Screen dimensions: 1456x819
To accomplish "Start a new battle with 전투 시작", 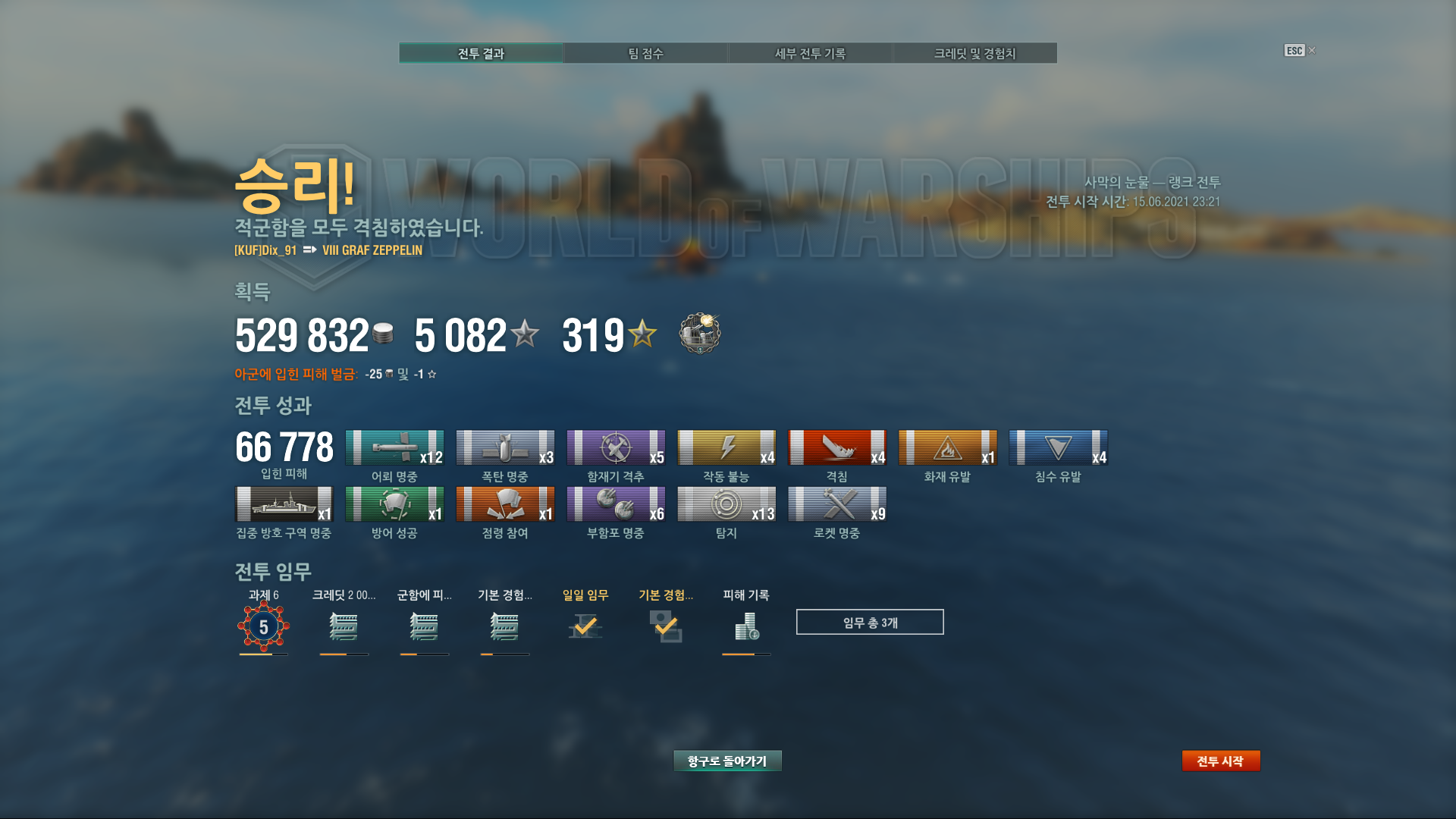I will tap(1220, 761).
